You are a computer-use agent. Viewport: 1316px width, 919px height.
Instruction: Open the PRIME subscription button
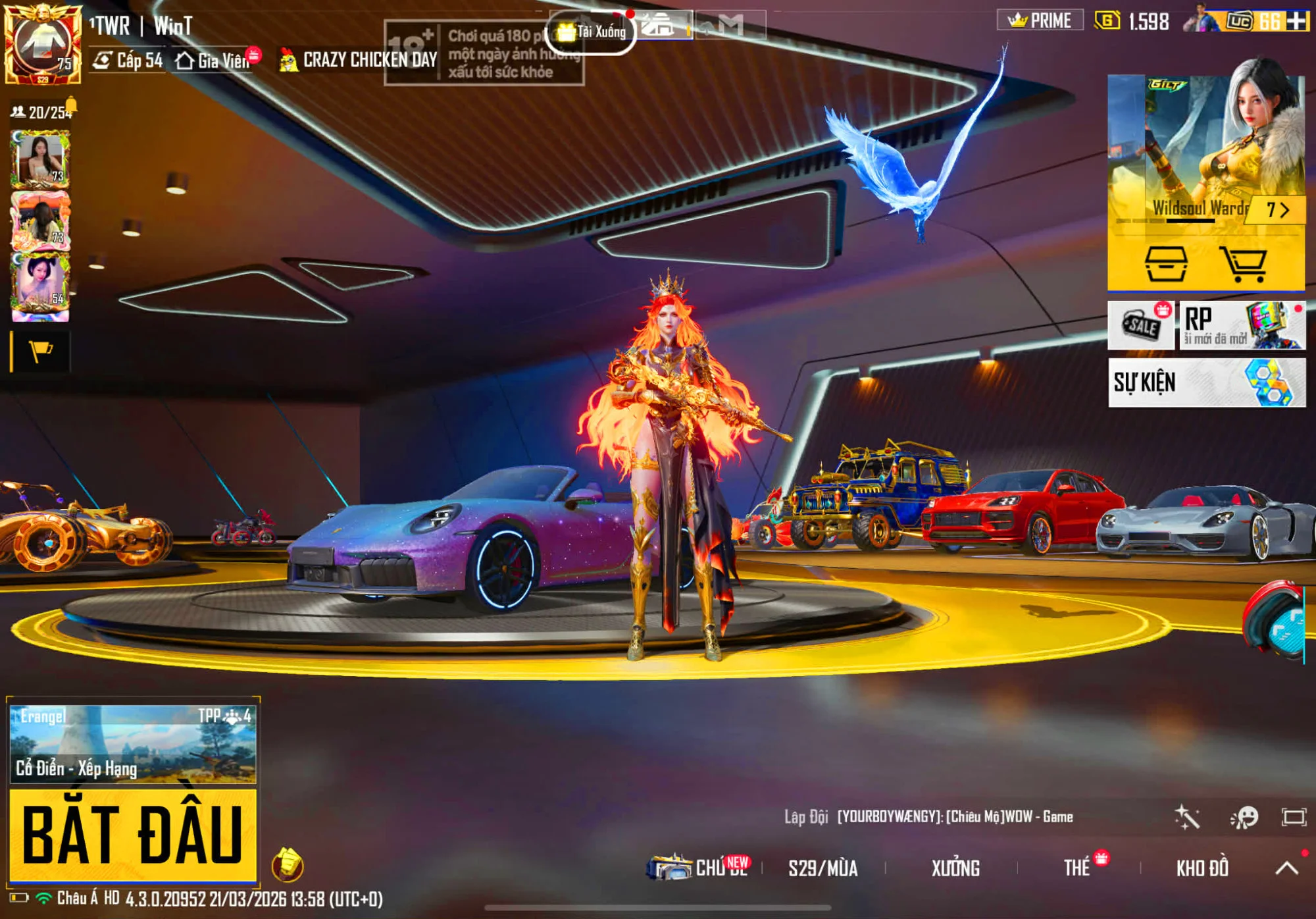pyautogui.click(x=1040, y=21)
